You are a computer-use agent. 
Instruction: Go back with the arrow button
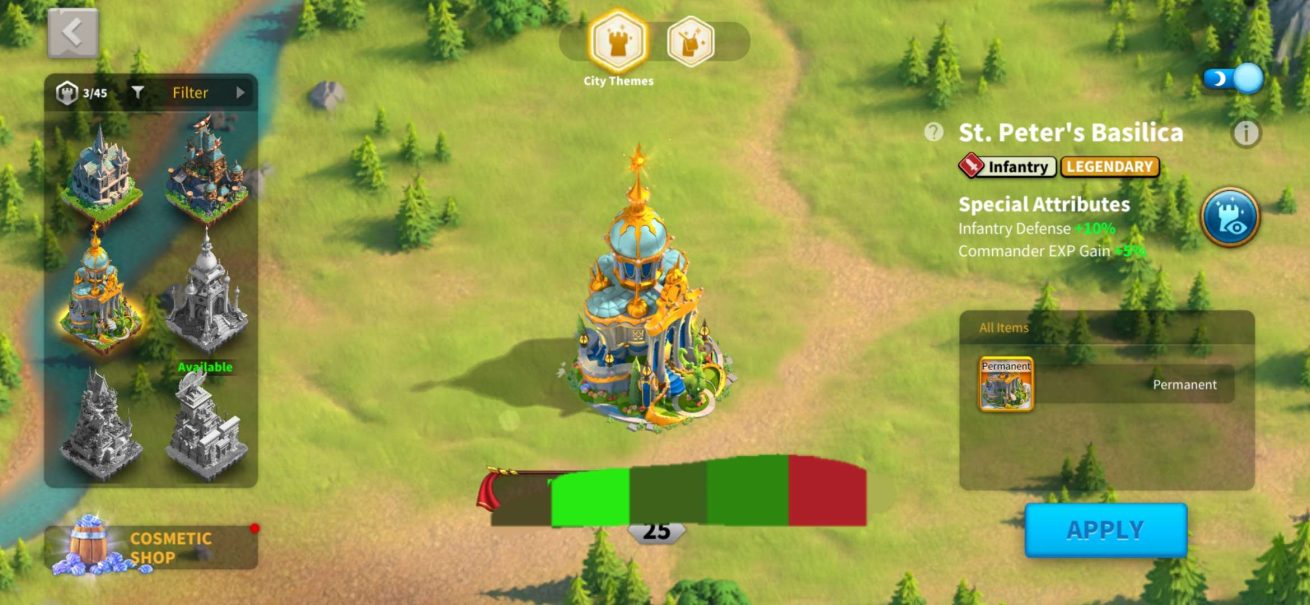click(73, 33)
